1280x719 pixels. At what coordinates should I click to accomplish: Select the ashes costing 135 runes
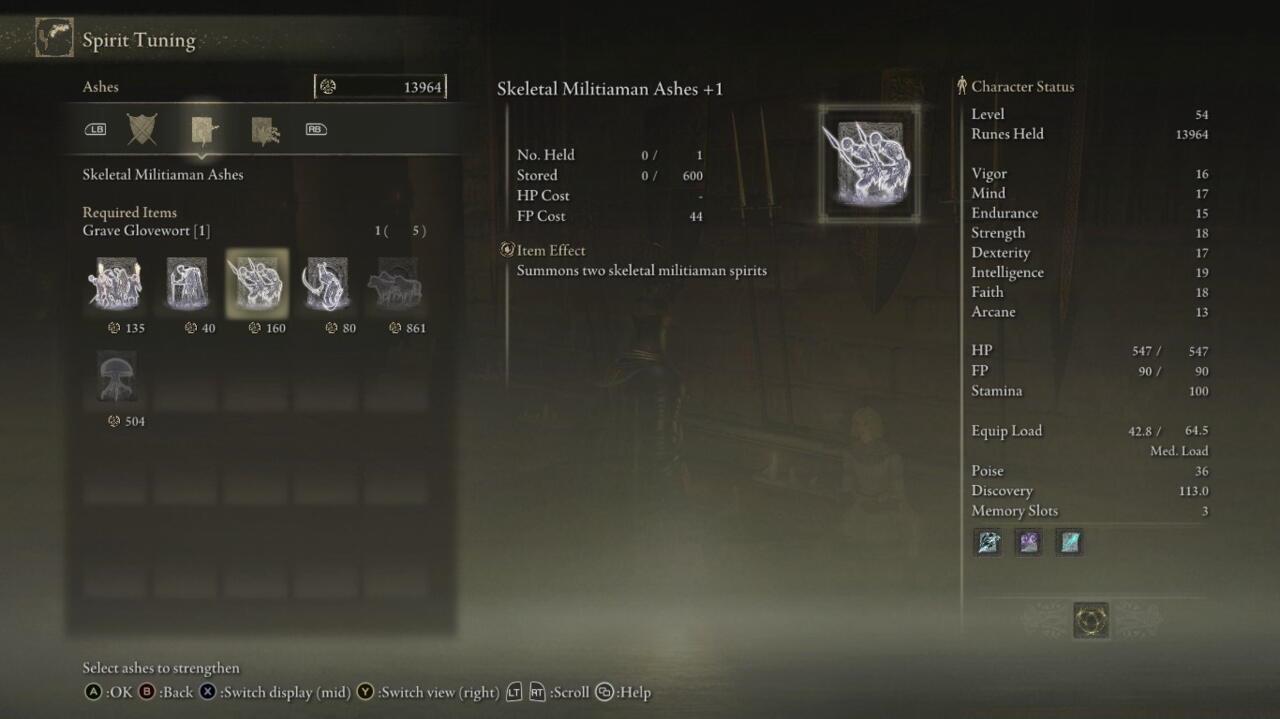[116, 284]
